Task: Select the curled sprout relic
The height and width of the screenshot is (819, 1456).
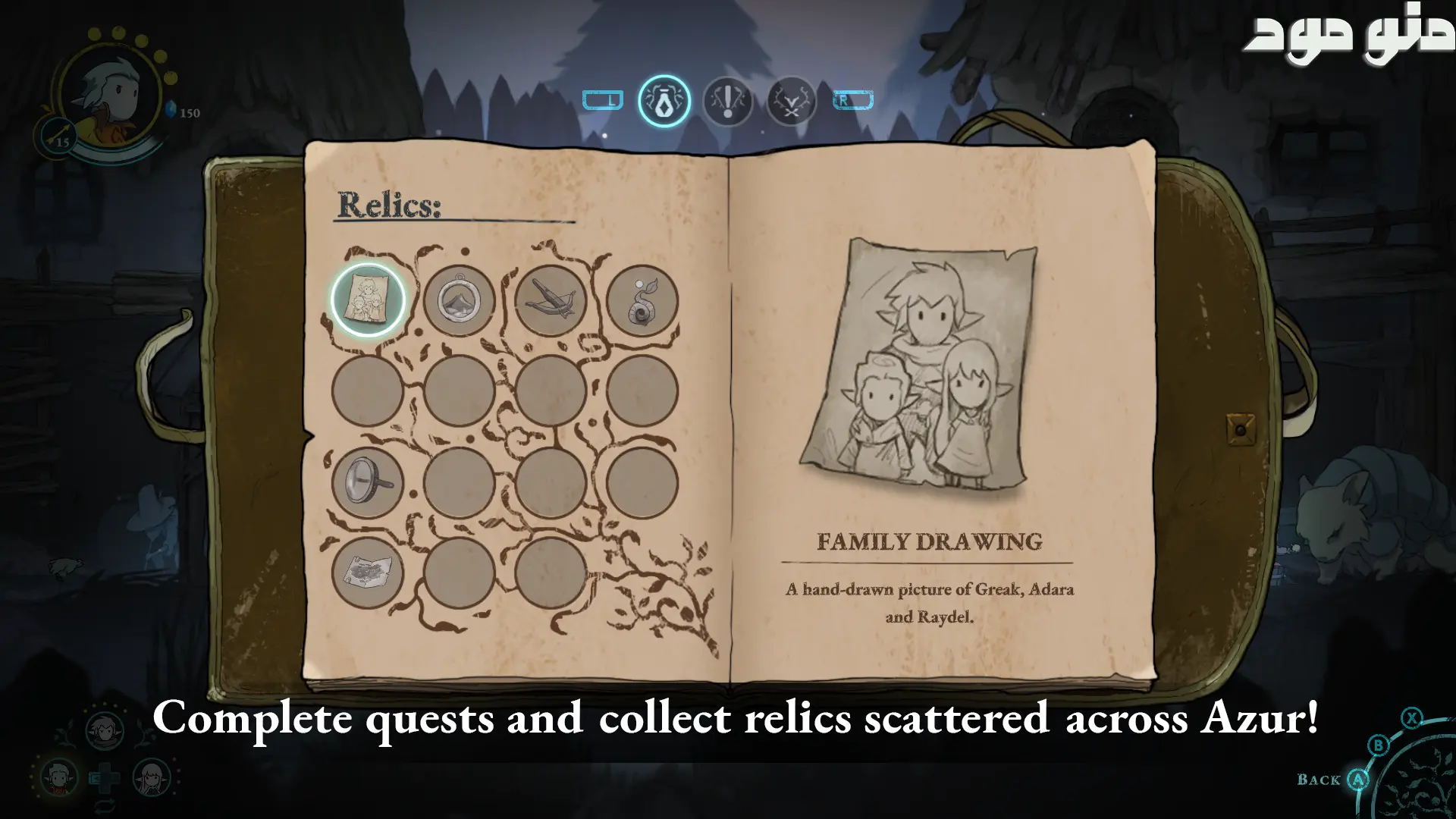Action: point(642,300)
